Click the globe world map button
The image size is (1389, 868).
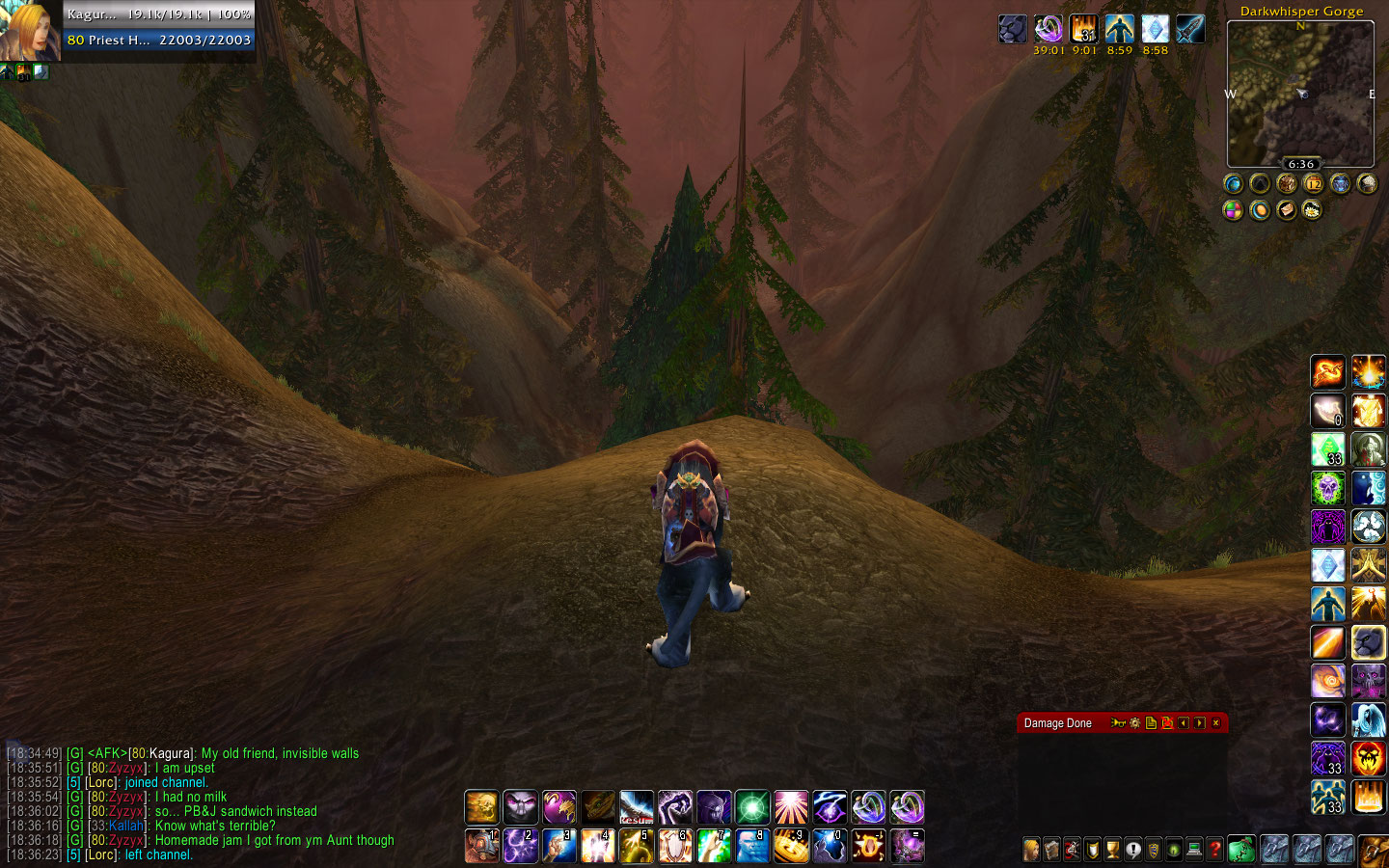point(1233,183)
